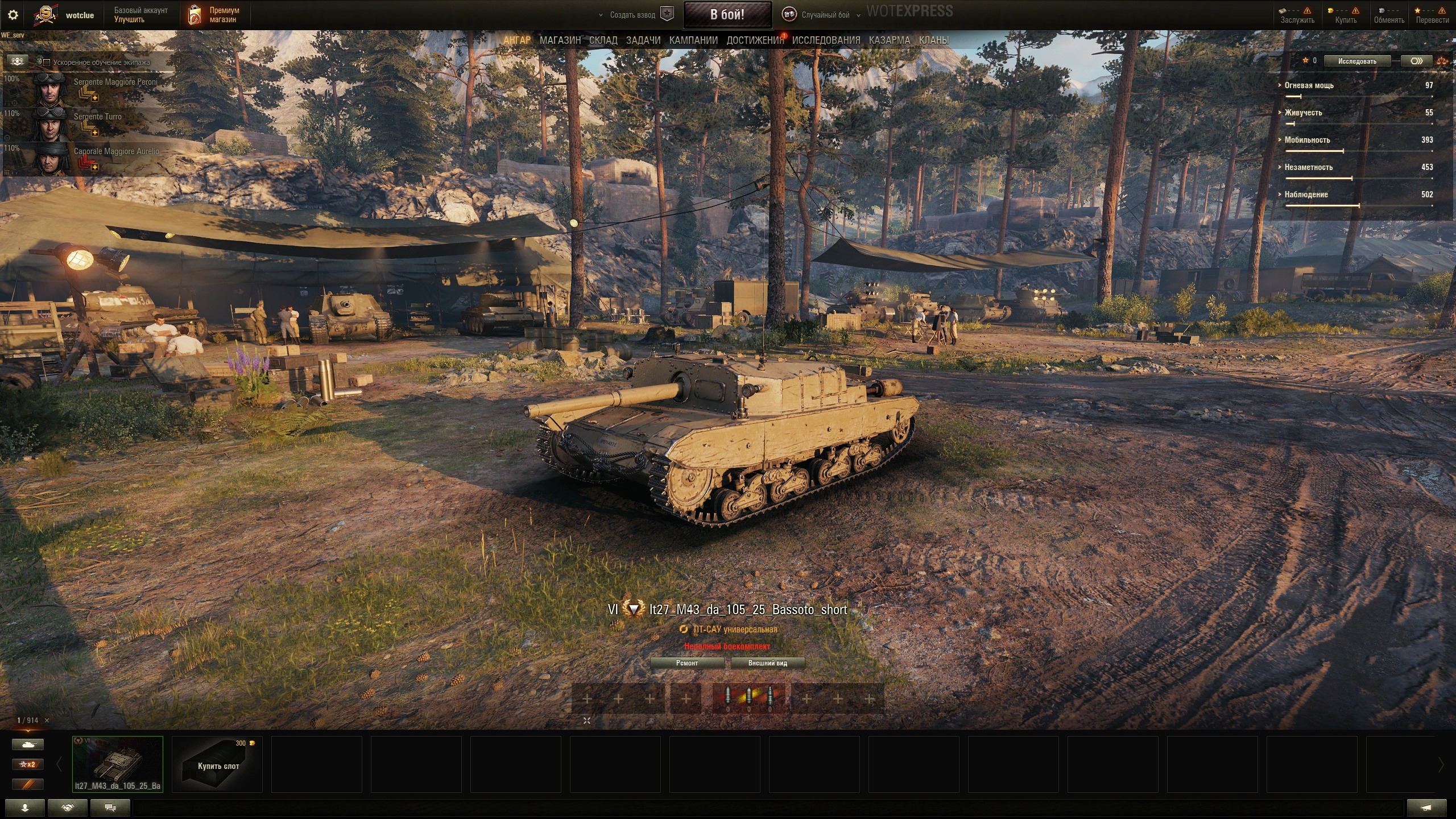Open the Случайный бой mode dropdown

pyautogui.click(x=825, y=15)
